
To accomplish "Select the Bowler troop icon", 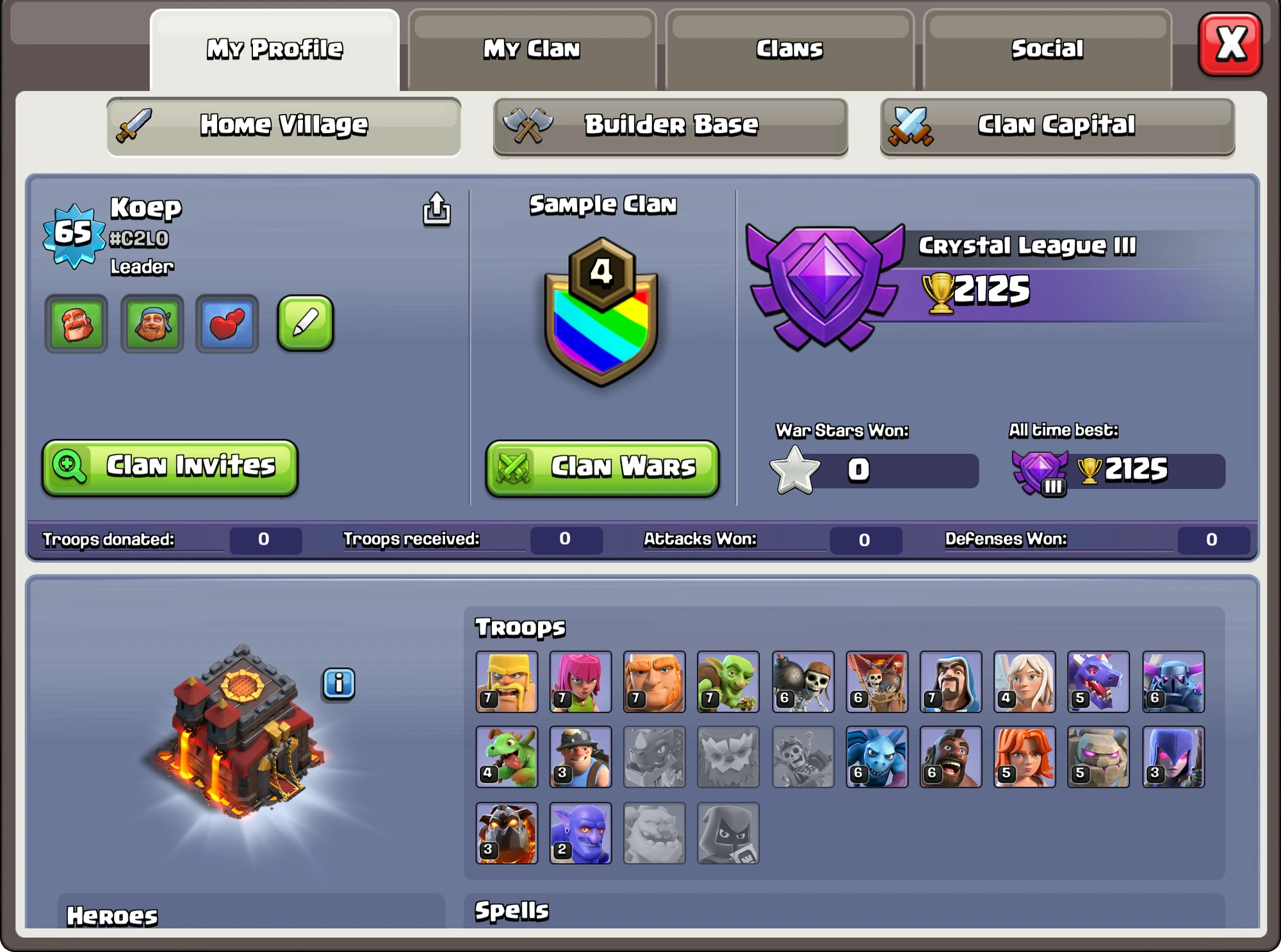I will (580, 833).
